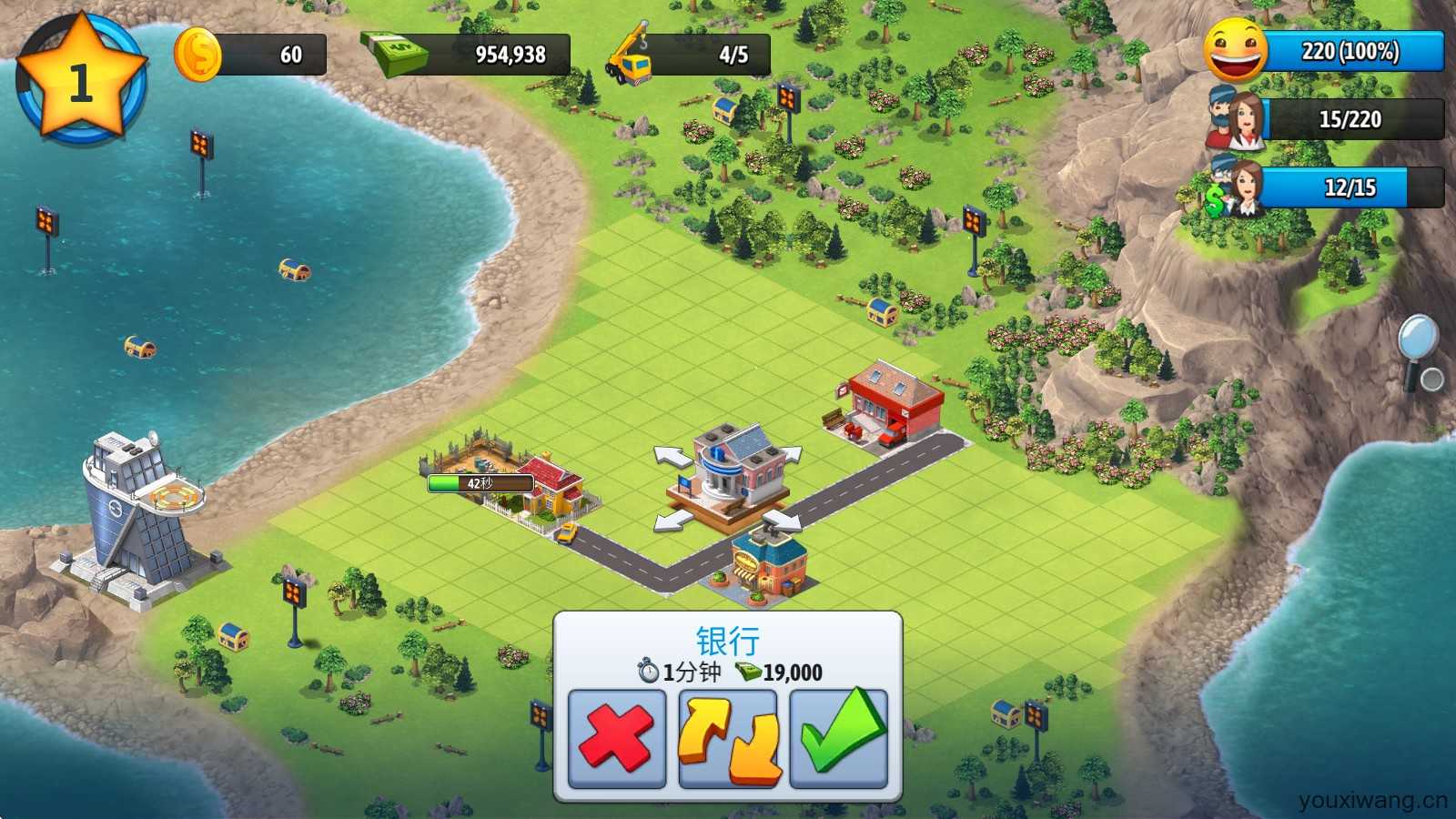Open the level 1 star badge

[x=80, y=80]
